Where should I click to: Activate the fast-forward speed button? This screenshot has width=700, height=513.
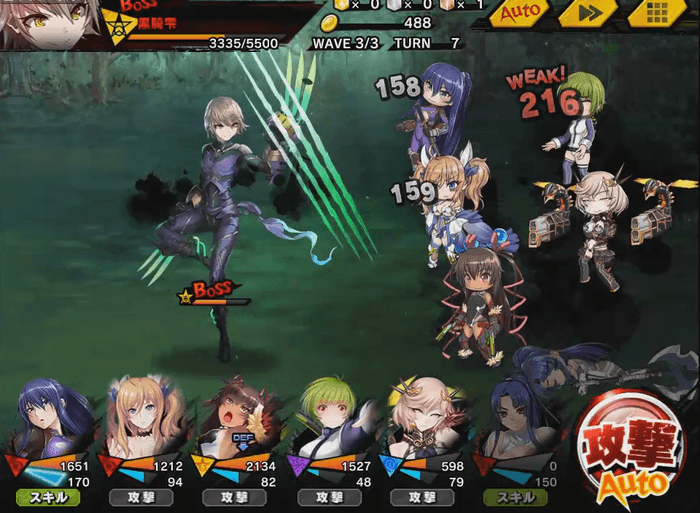588,14
